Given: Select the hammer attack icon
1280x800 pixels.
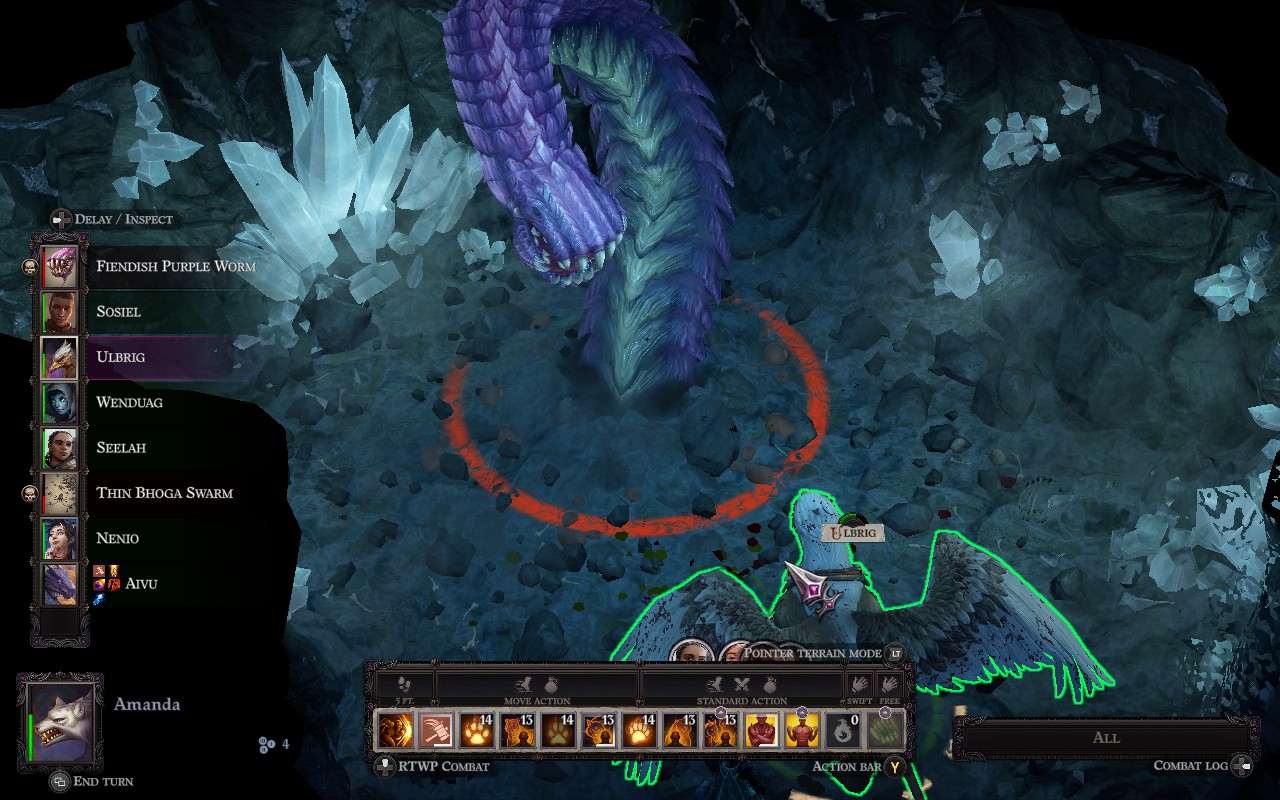Looking at the screenshot, I should (435, 730).
